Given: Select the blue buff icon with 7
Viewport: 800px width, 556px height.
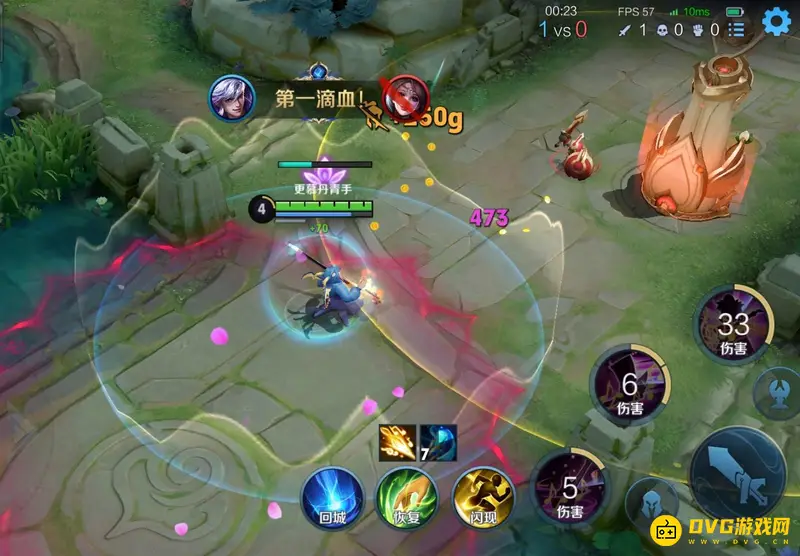Looking at the screenshot, I should [438, 442].
